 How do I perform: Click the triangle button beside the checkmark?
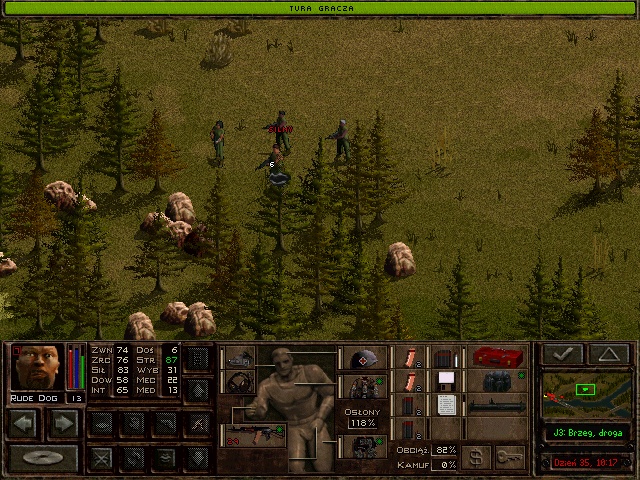[609, 353]
